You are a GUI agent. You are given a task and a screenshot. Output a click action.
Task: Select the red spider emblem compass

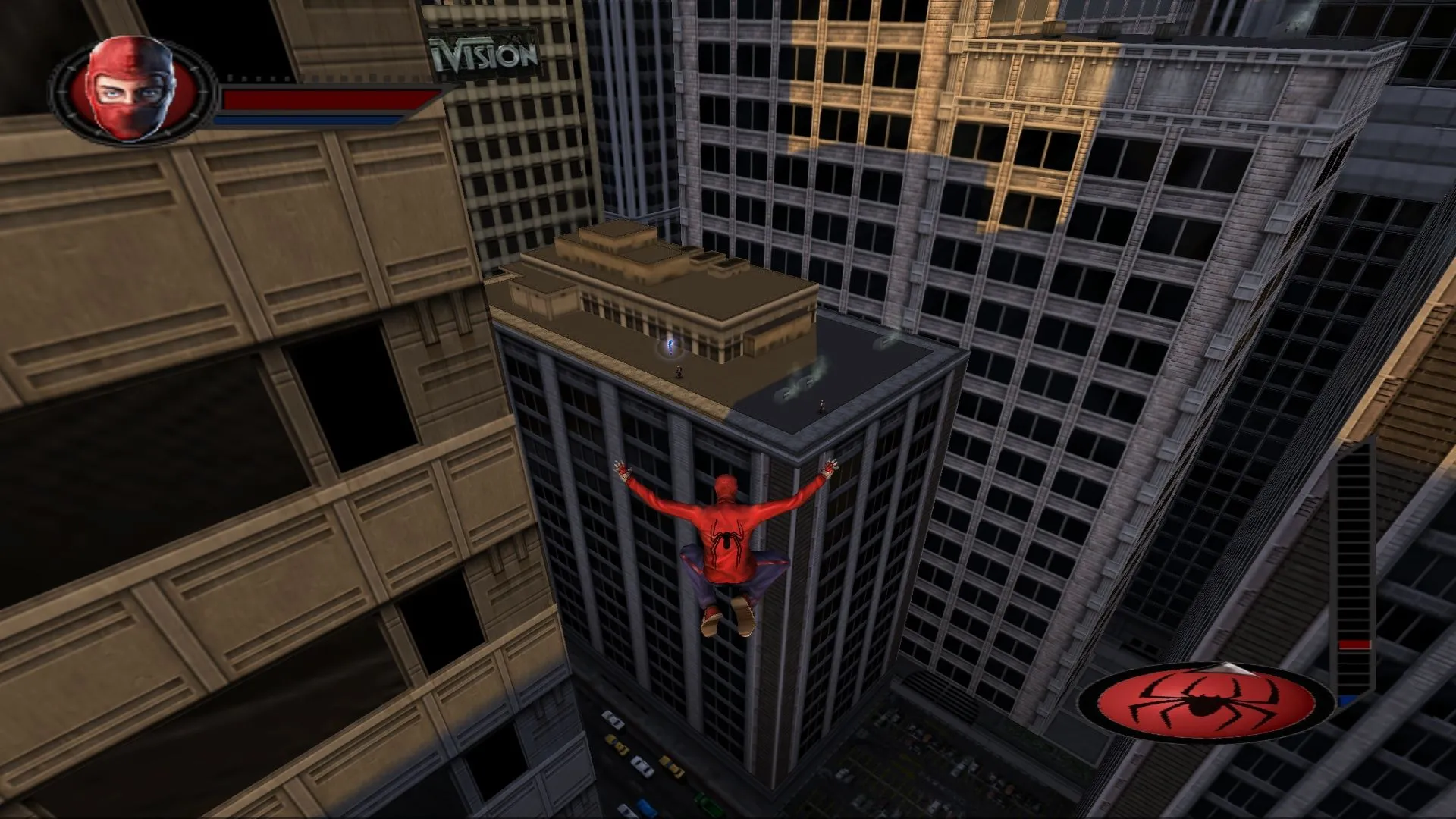1206,703
